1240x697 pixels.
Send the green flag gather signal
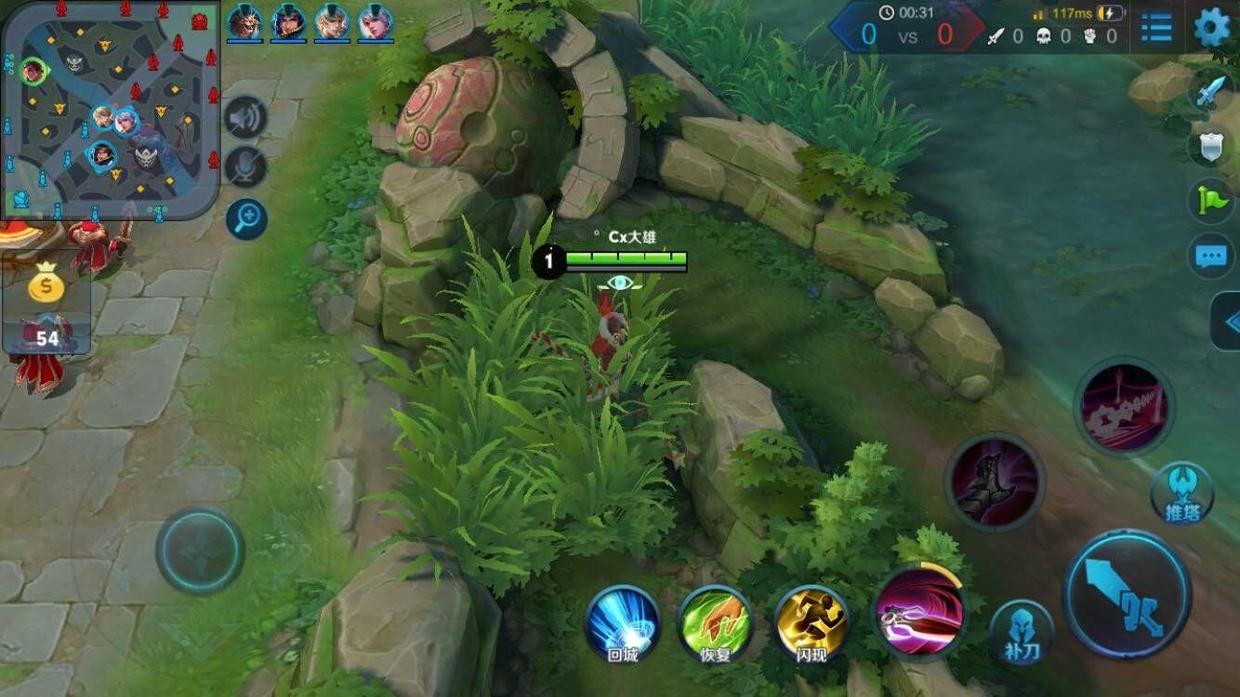pyautogui.click(x=1210, y=201)
